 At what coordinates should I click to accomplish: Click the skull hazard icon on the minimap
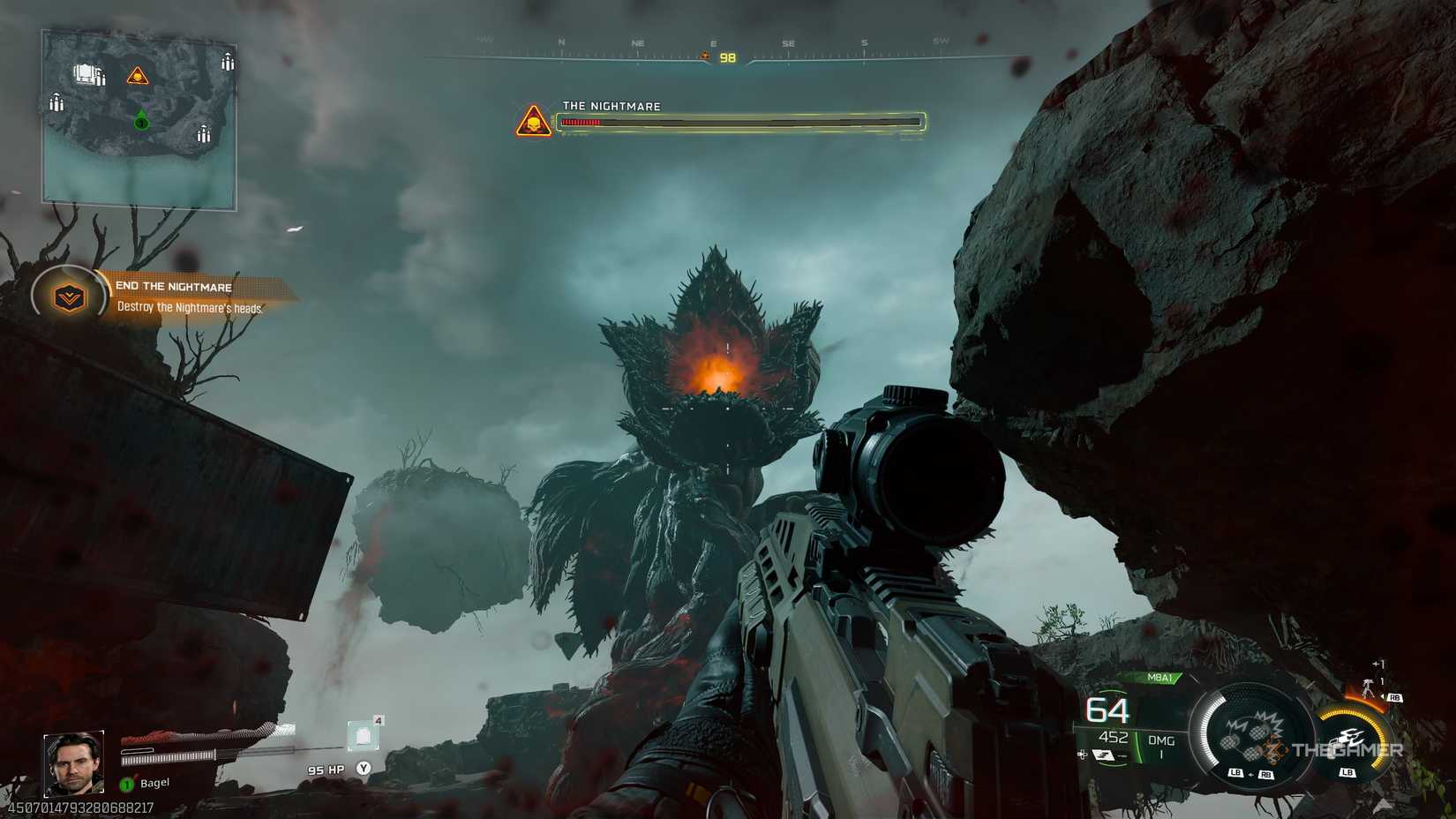[x=138, y=77]
